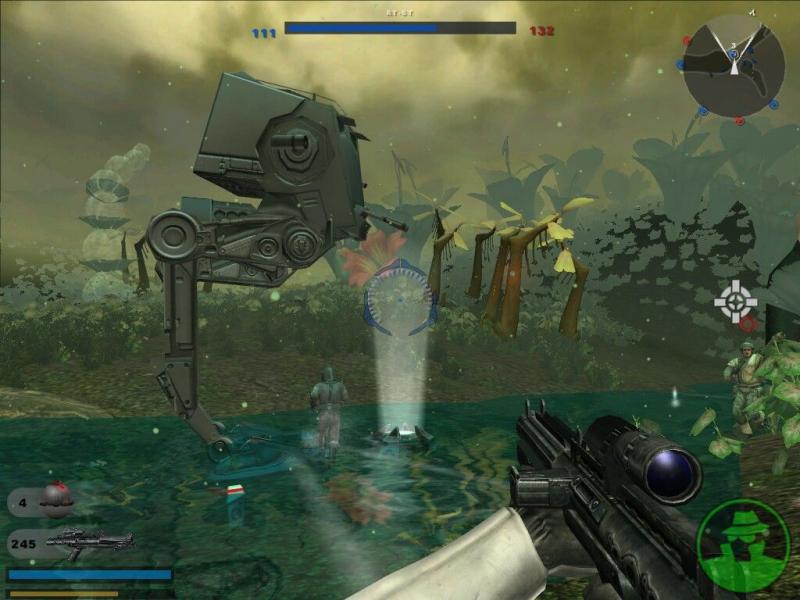Click the green trooper status portrait
This screenshot has height=600, width=800.
(x=743, y=544)
